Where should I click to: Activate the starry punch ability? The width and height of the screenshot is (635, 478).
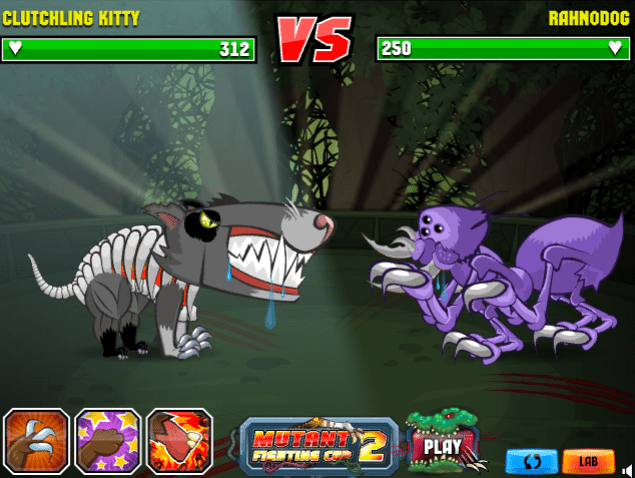107,440
